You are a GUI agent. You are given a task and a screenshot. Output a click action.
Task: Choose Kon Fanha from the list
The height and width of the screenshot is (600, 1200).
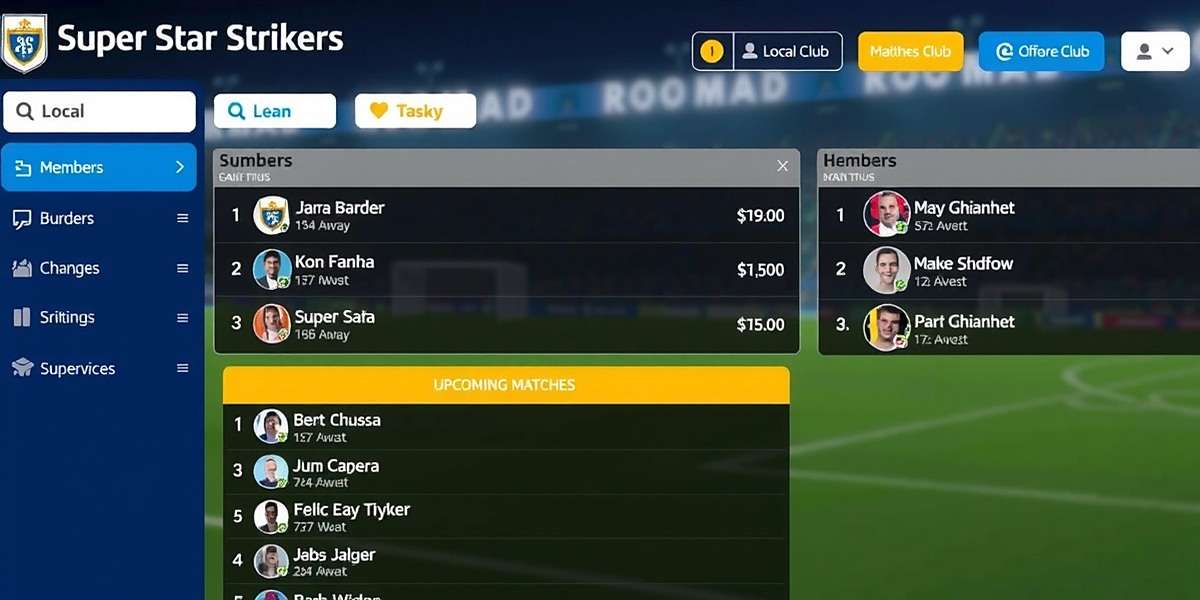(507, 269)
